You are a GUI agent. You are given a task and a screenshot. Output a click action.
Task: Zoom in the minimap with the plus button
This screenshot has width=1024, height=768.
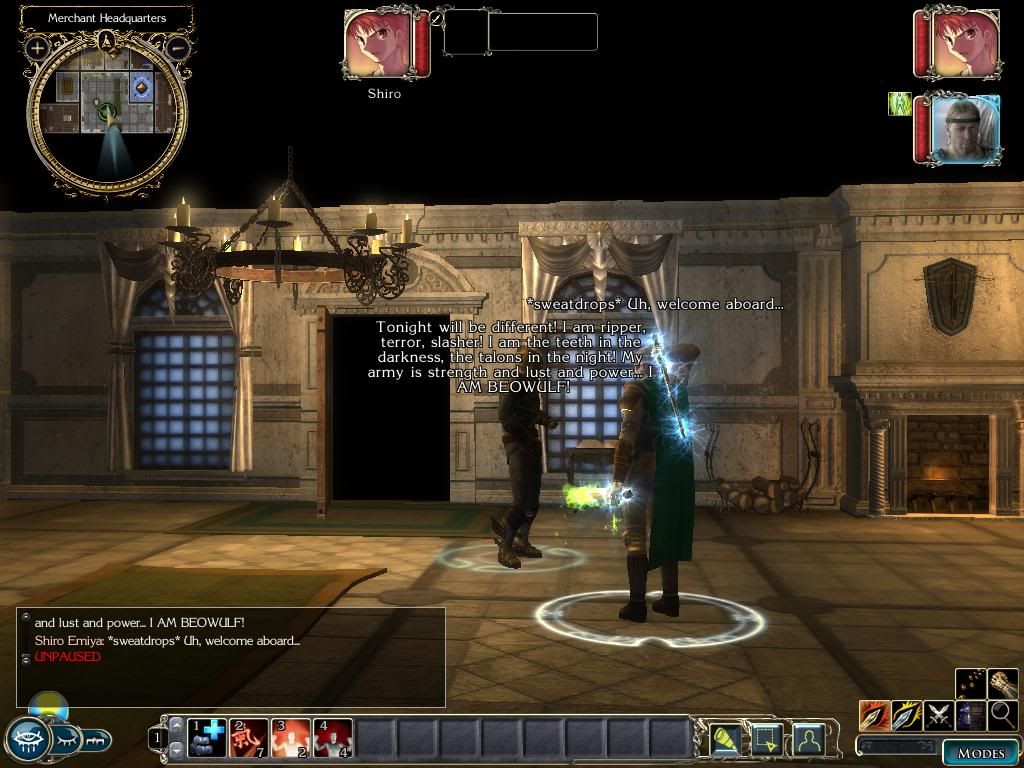click(37, 47)
